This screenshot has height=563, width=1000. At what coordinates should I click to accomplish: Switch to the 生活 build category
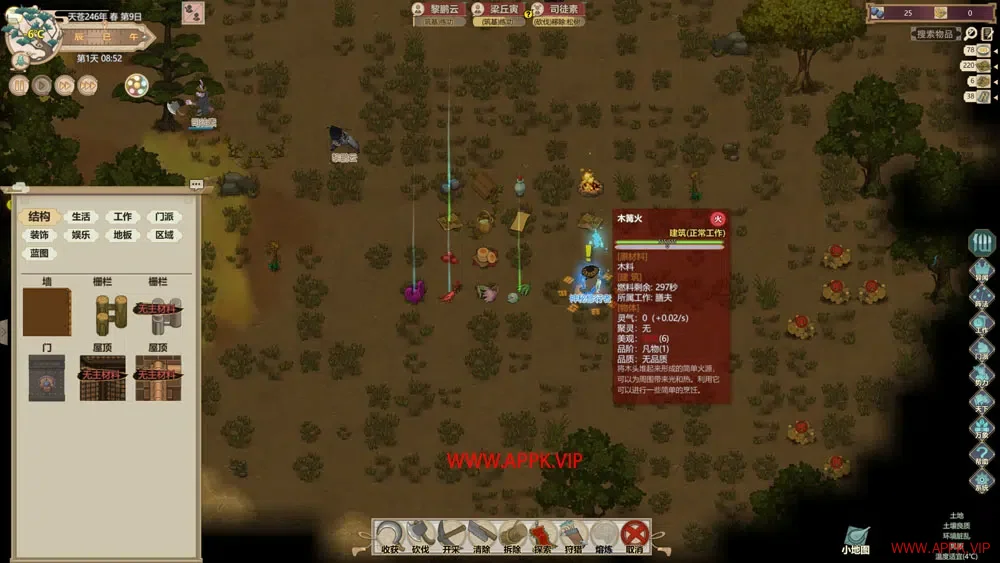(80, 217)
